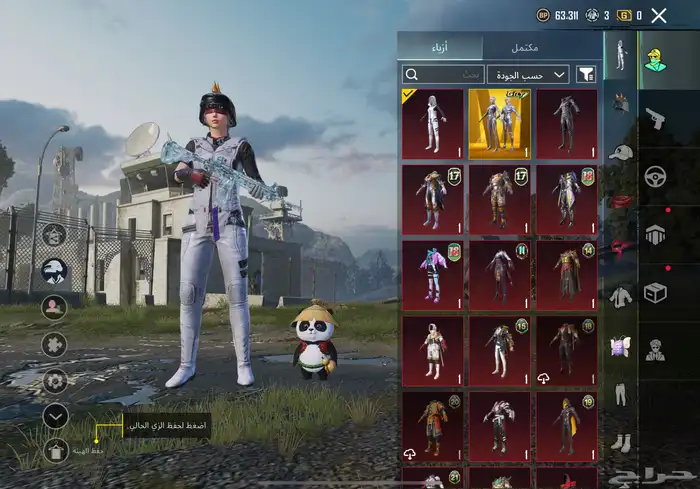The image size is (700, 489).
Task: Click the outfit search field
Action: pyautogui.click(x=443, y=74)
